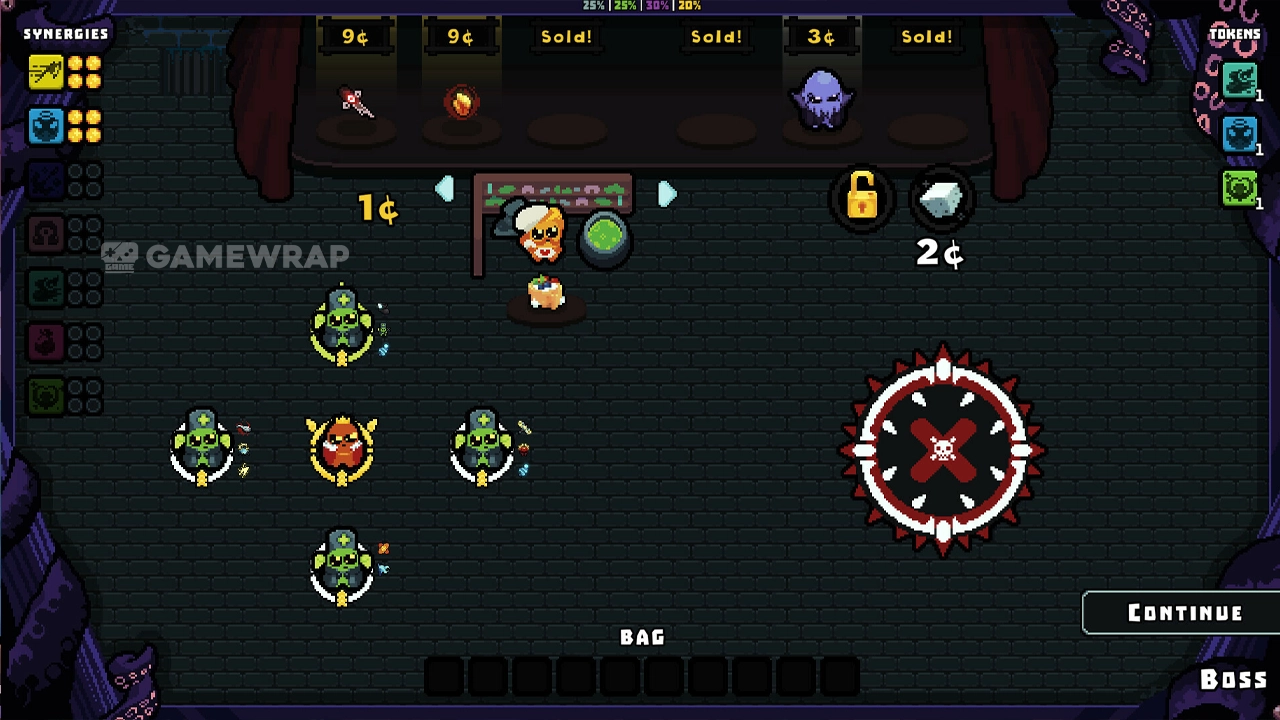Select the bottom green healer unit
The image size is (1280, 720).
point(343,566)
